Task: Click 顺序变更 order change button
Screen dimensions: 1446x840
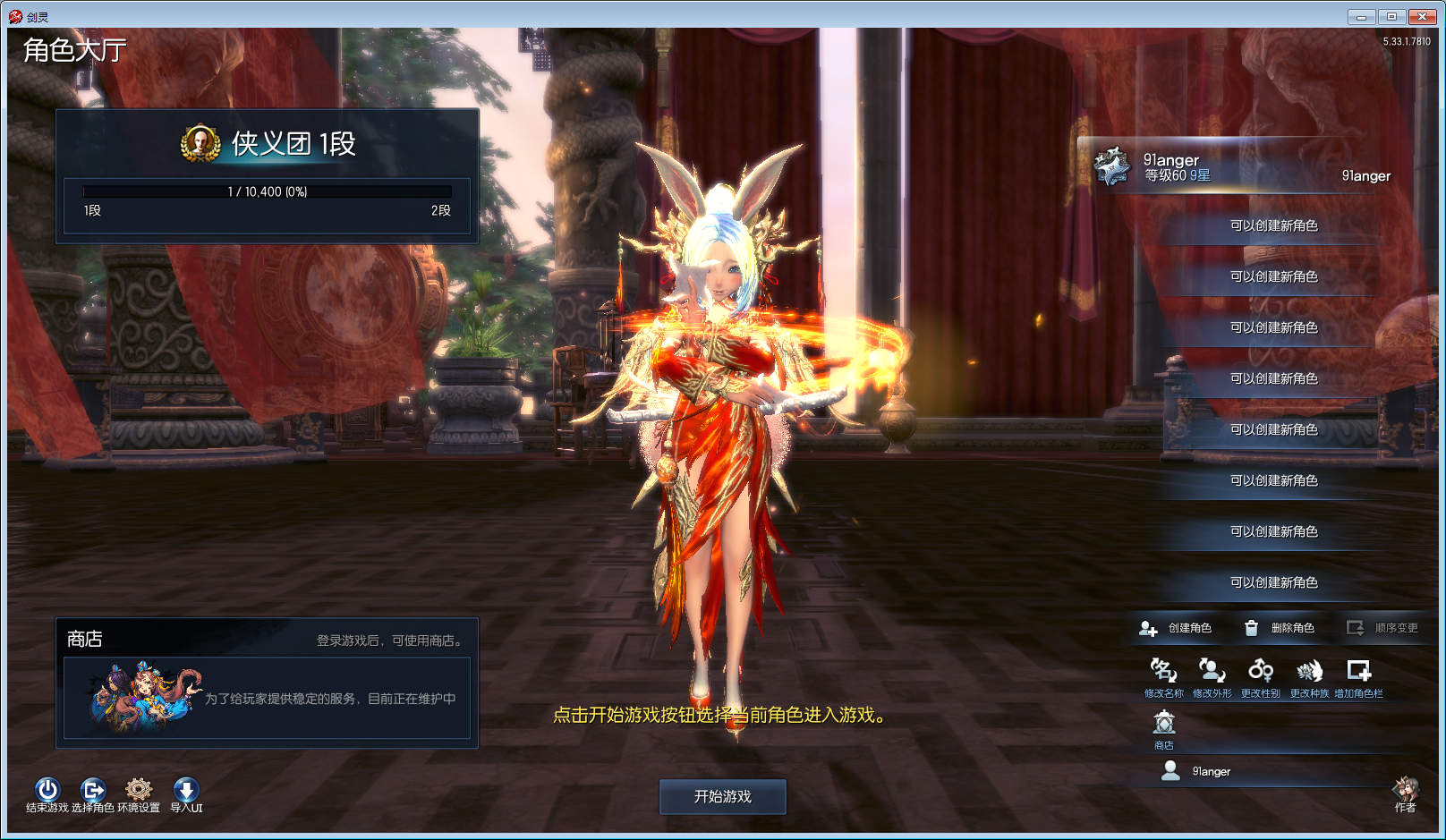Action: [1382, 628]
